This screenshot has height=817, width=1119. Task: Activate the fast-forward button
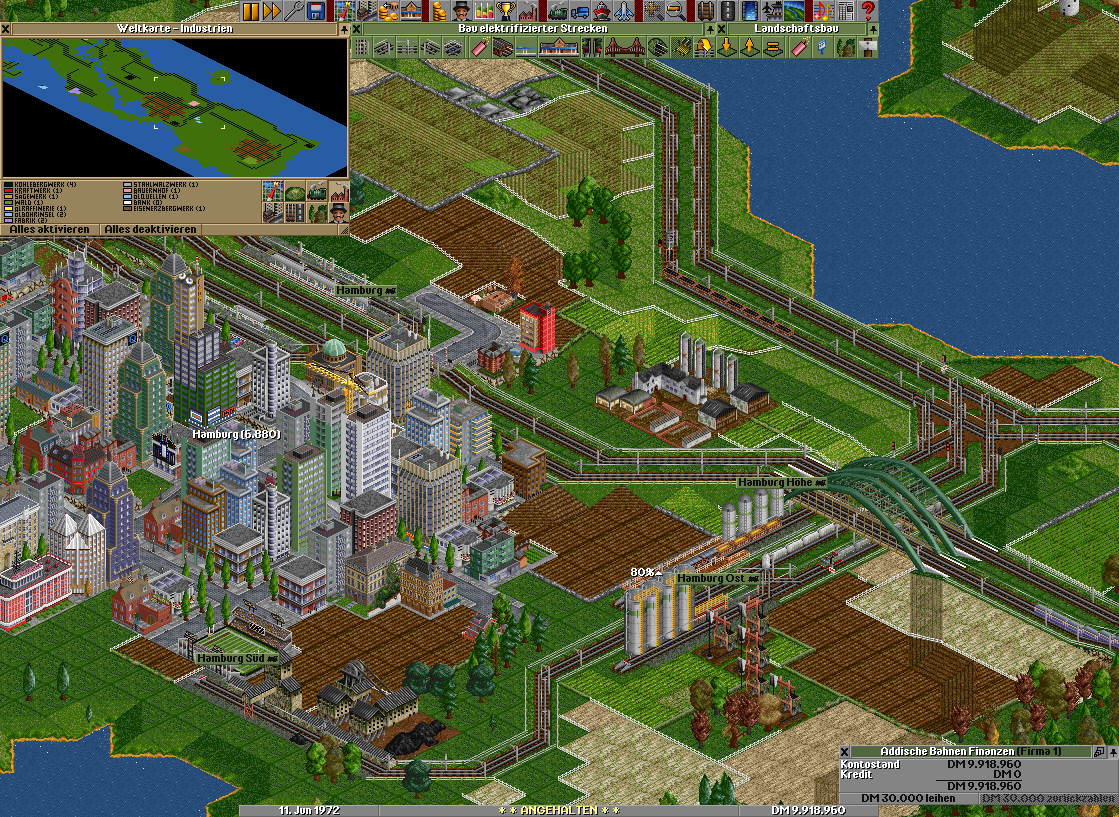(x=271, y=11)
